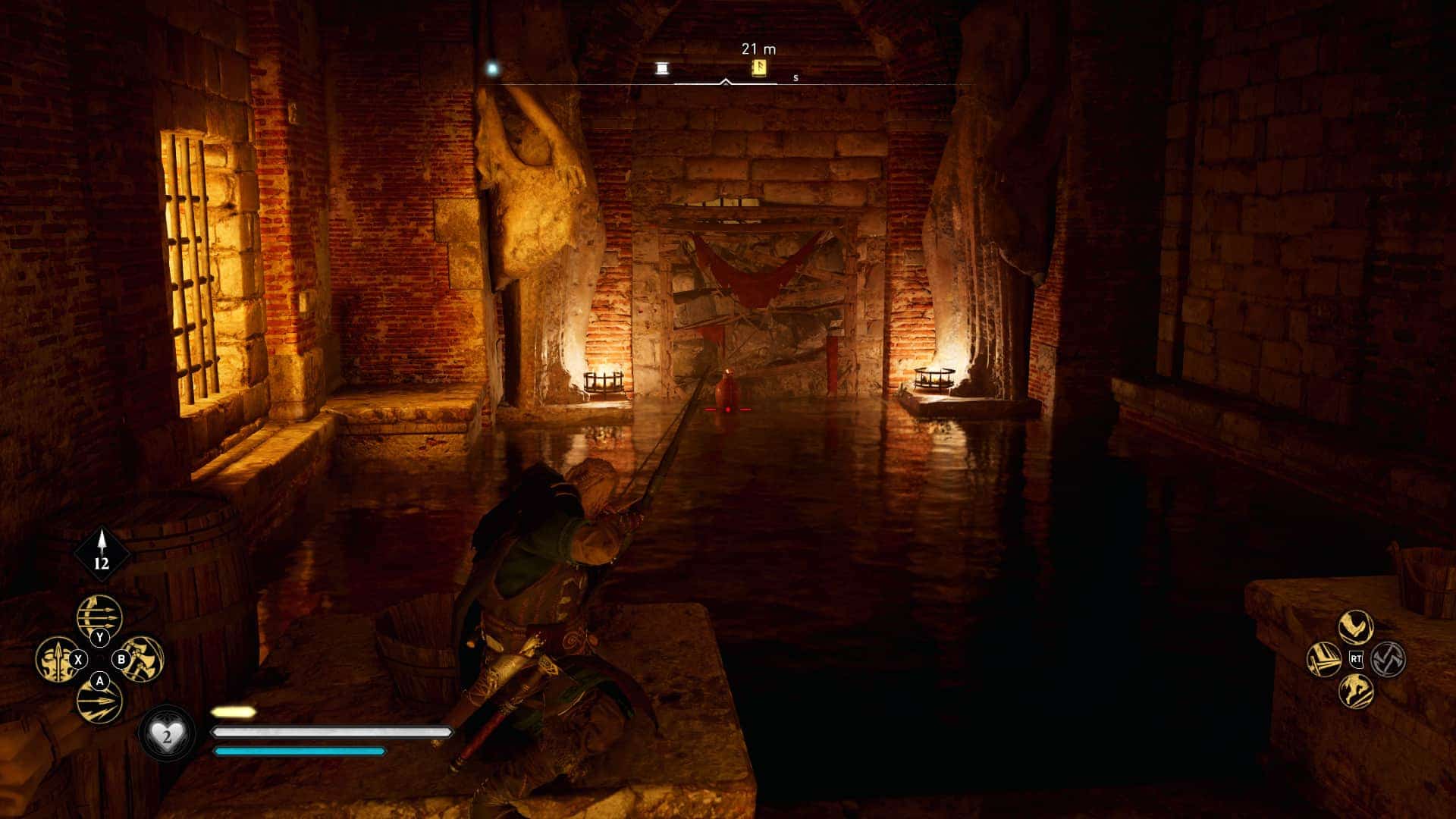This screenshot has height=819, width=1456.
Task: Click the grey rune icon in the bottom-right cluster
Action: tap(1389, 659)
